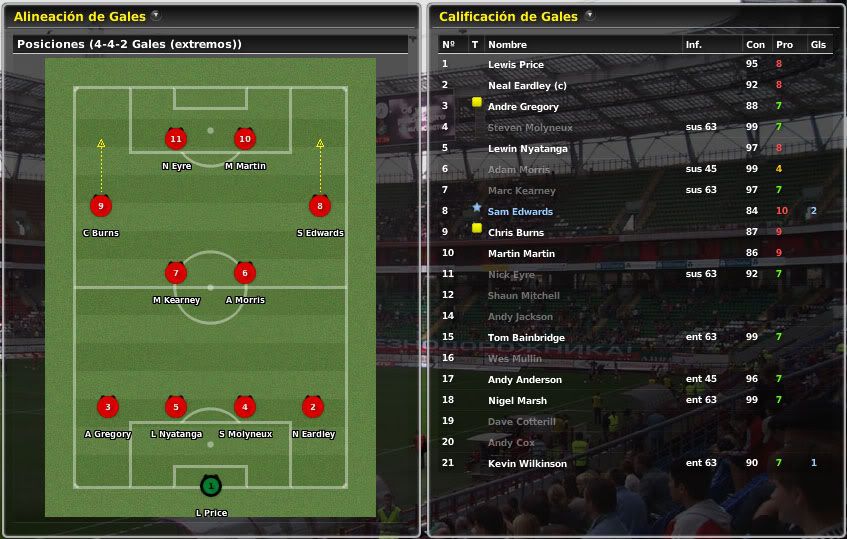The width and height of the screenshot is (847, 539).
Task: Open the Calificación de Gales dropdown arrow
Action: point(589,16)
